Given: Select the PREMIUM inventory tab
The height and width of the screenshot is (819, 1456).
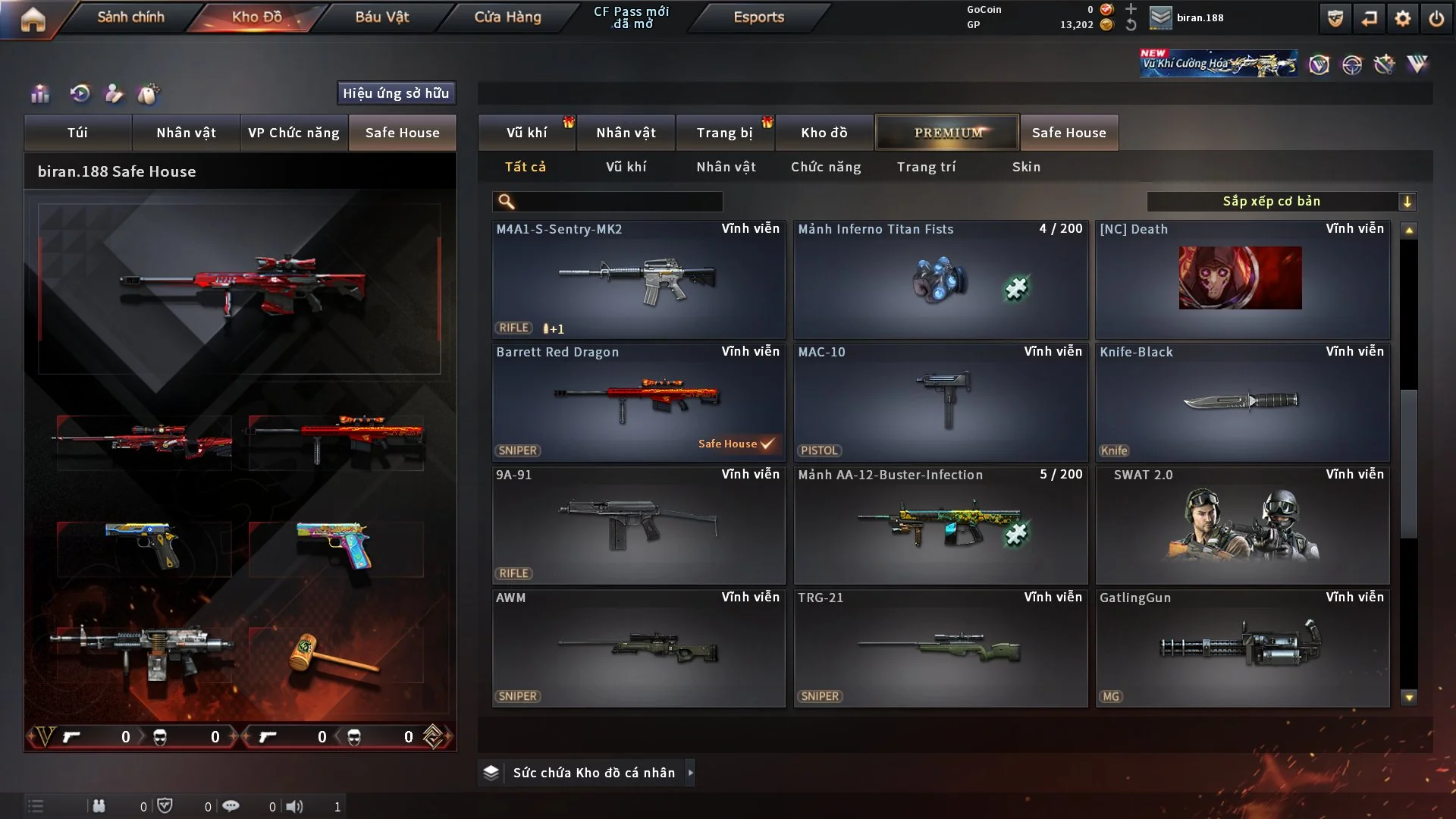Looking at the screenshot, I should click(x=947, y=133).
